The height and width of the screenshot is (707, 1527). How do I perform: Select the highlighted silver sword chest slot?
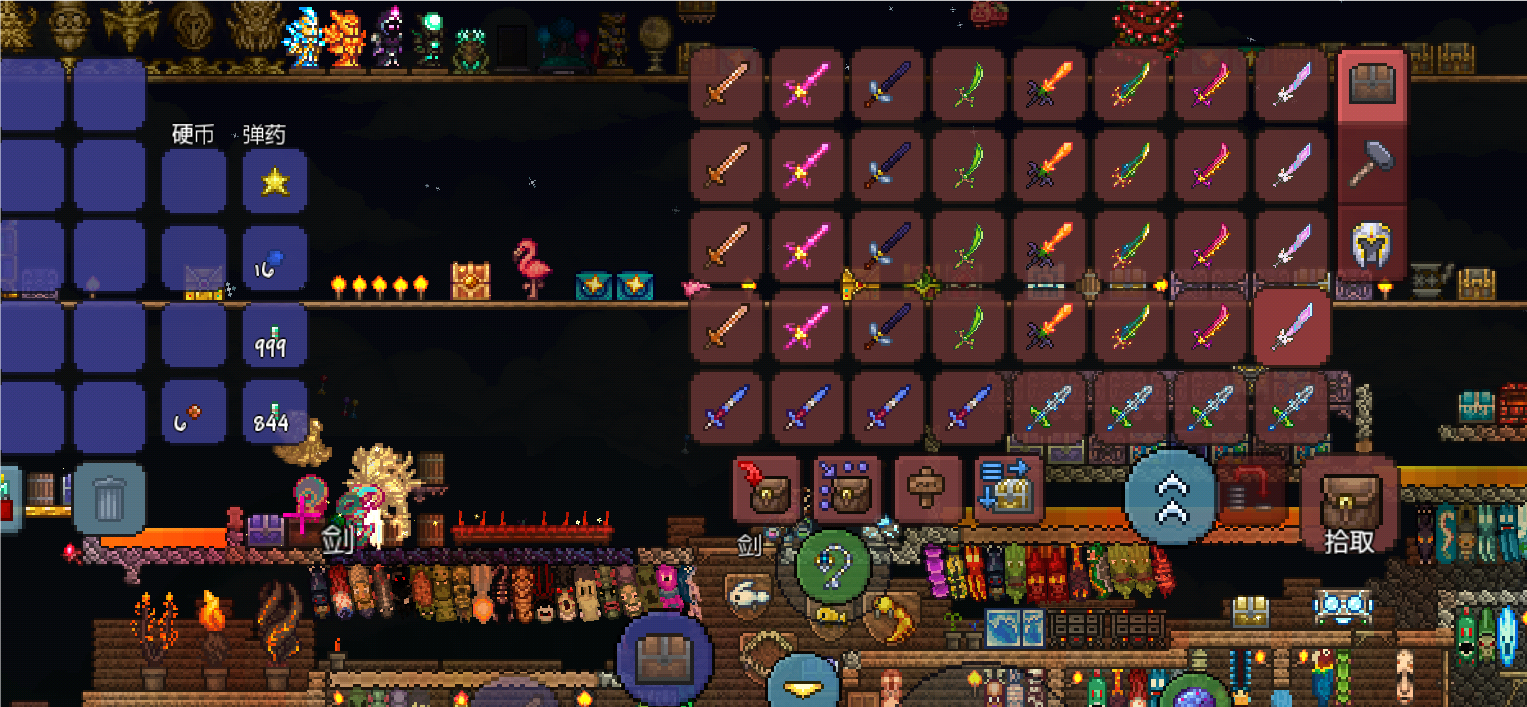coord(1291,329)
